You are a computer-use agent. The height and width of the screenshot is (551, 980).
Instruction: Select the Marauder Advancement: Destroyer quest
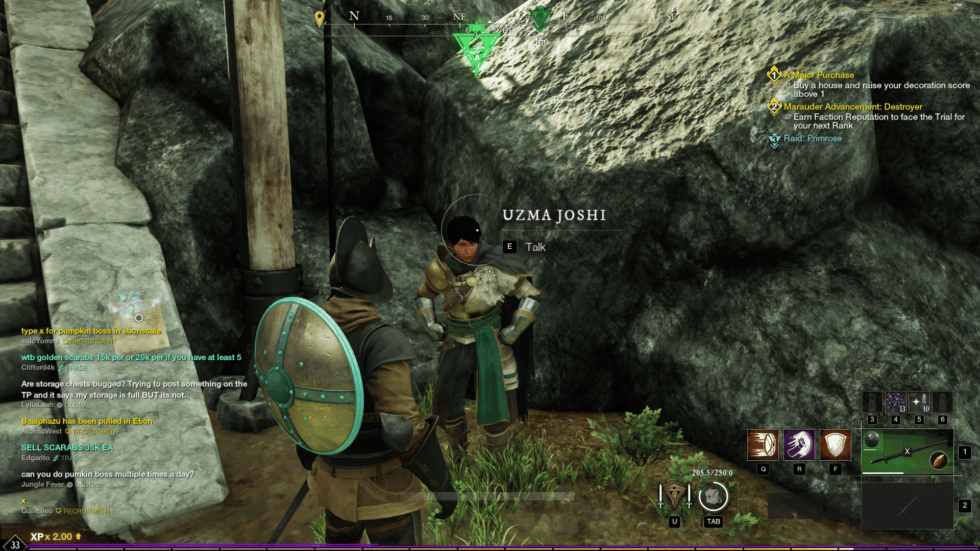(x=853, y=106)
